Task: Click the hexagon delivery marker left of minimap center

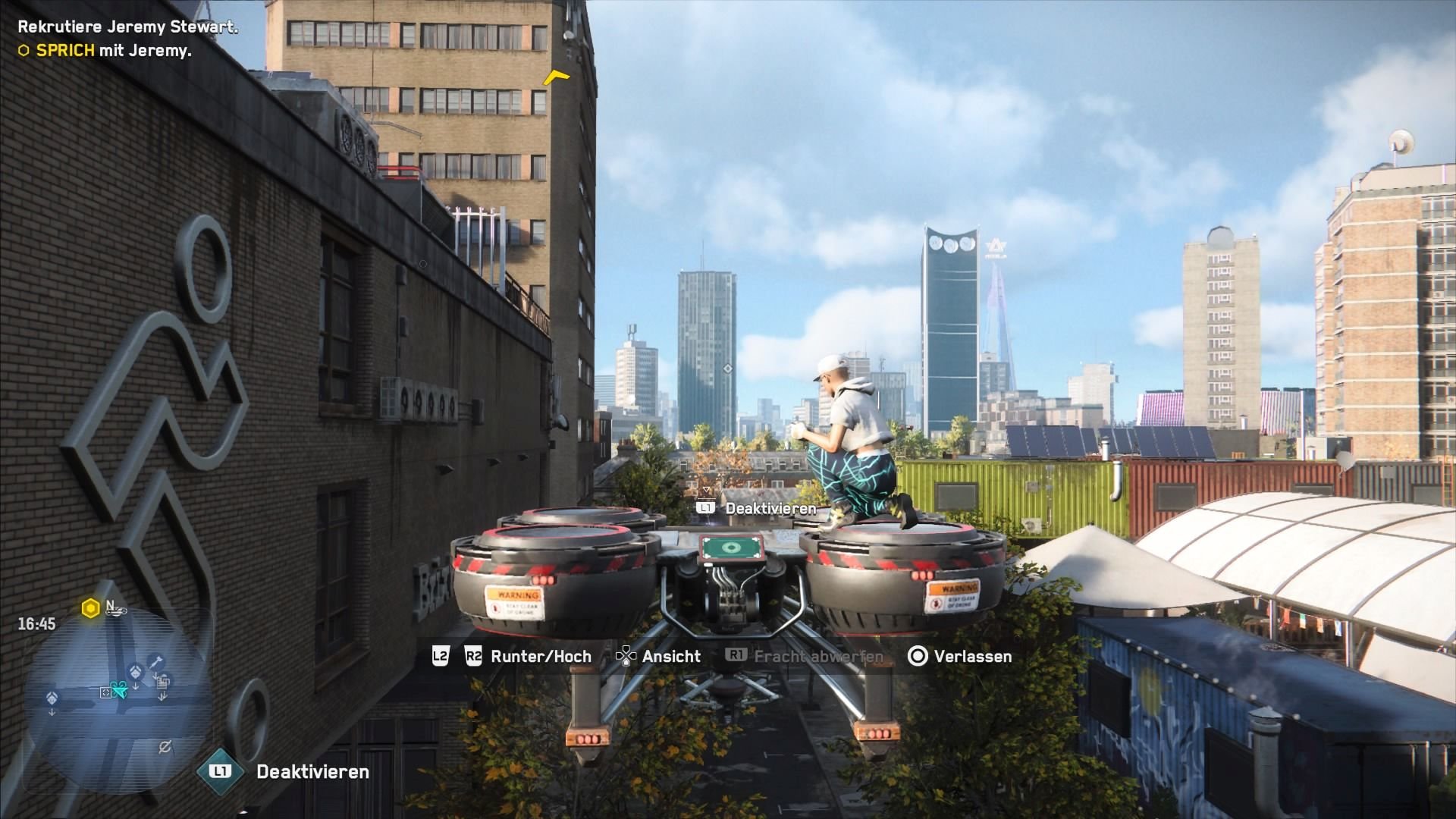Action: 51,699
